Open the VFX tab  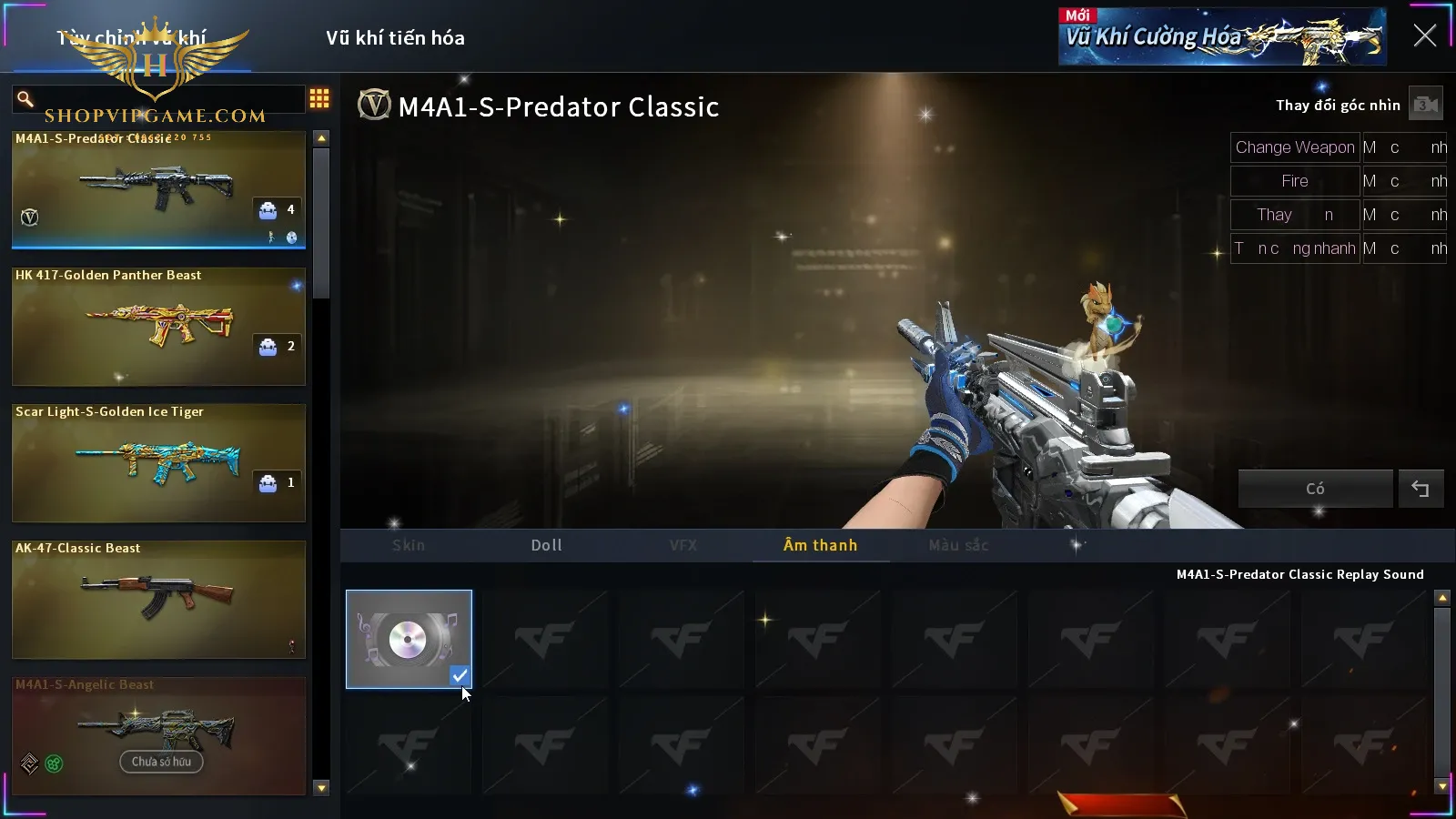(x=683, y=545)
